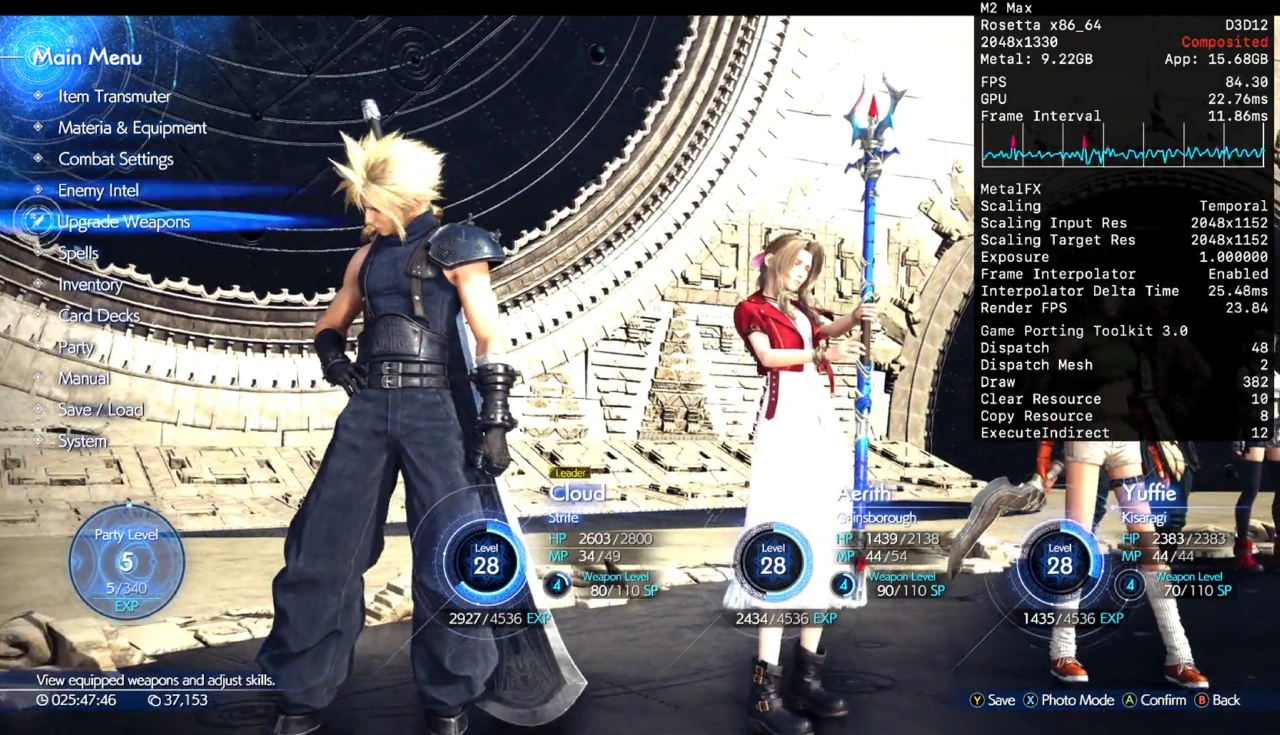Image resolution: width=1280 pixels, height=735 pixels.
Task: Click Yuffie's Weapon Level icon
Action: pos(1129,585)
